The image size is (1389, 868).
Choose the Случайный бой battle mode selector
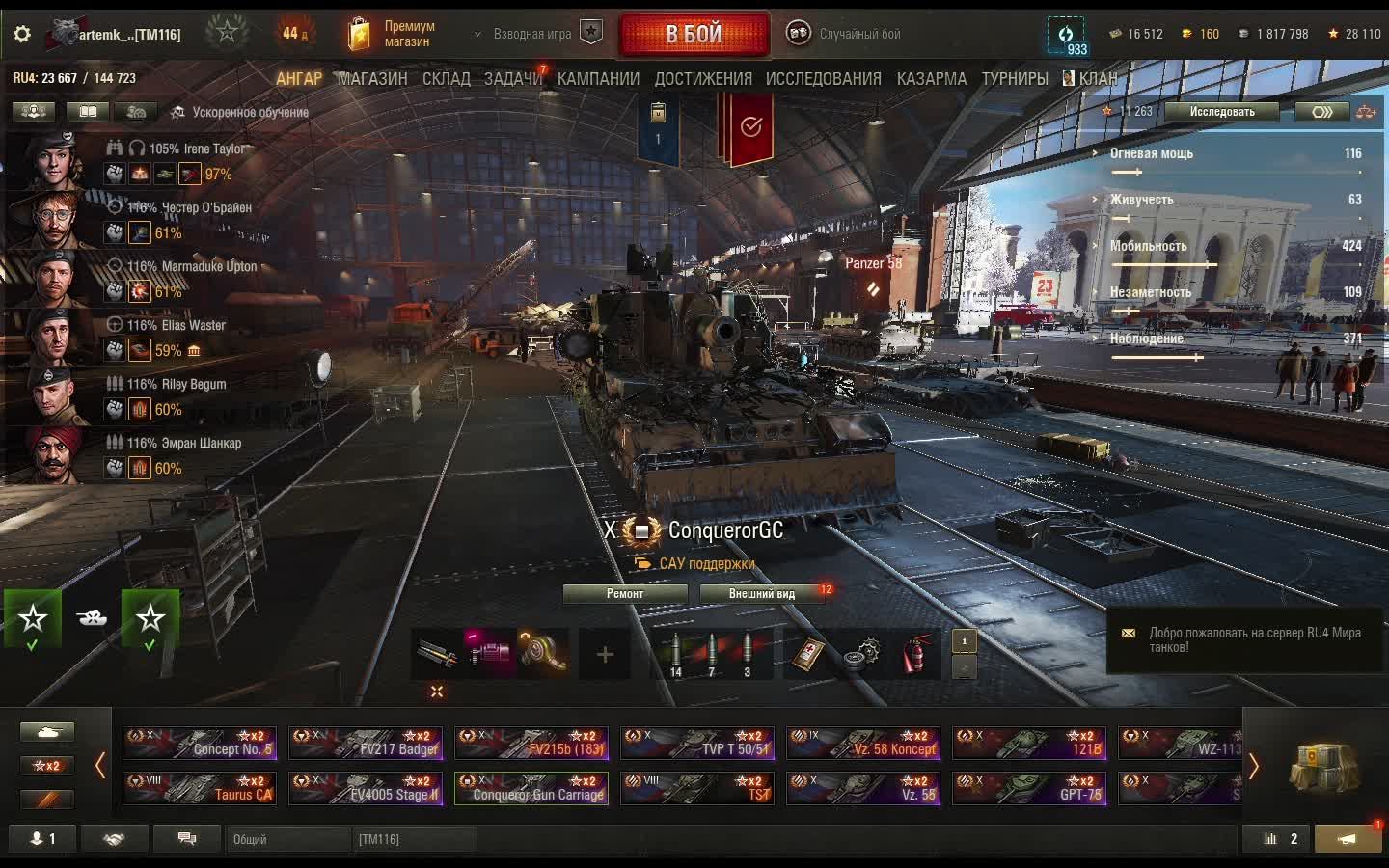[847, 35]
